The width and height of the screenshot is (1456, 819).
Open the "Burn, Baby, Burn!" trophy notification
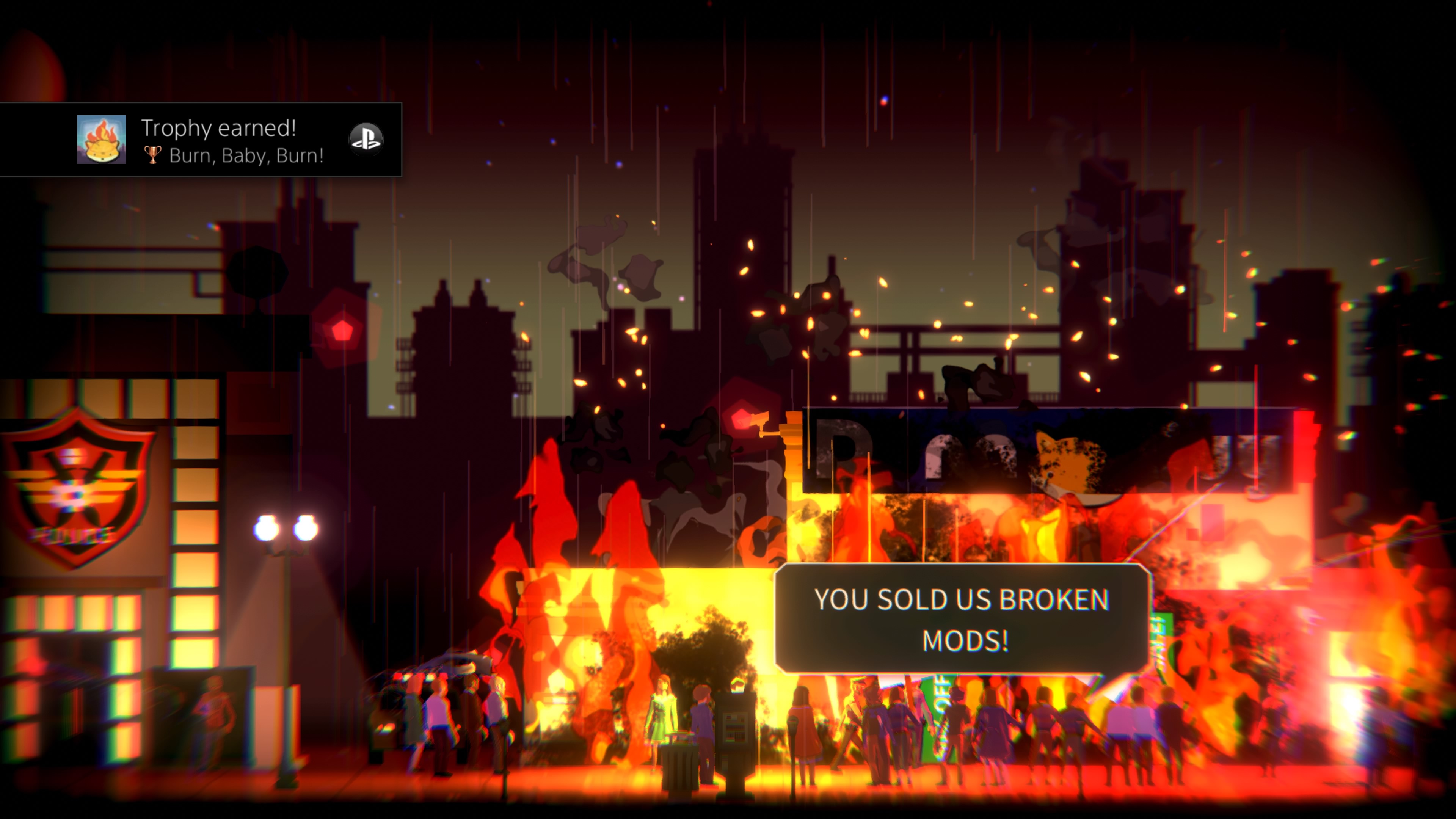point(232,140)
